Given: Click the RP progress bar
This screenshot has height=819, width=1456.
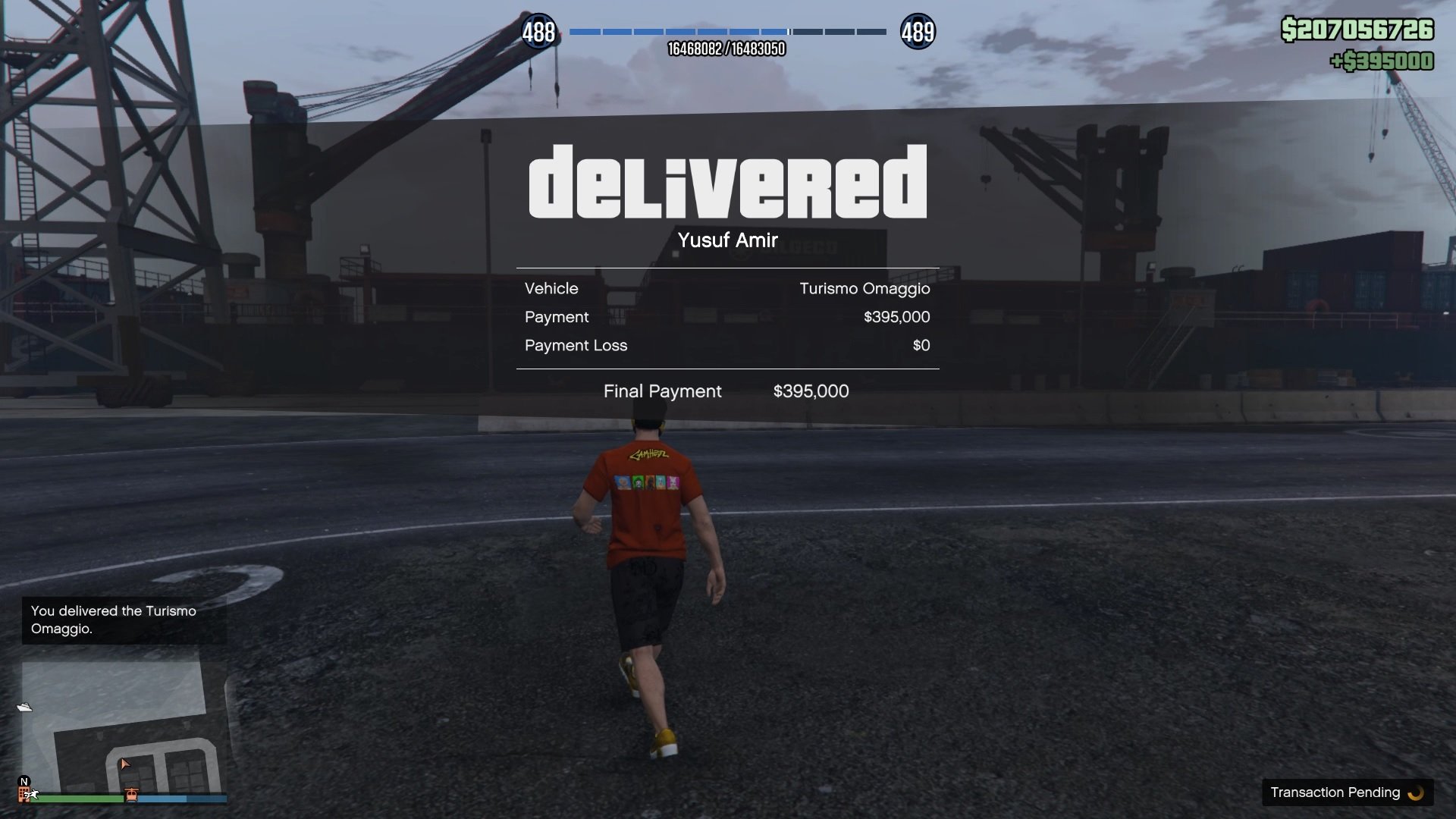Looking at the screenshot, I should [x=726, y=32].
